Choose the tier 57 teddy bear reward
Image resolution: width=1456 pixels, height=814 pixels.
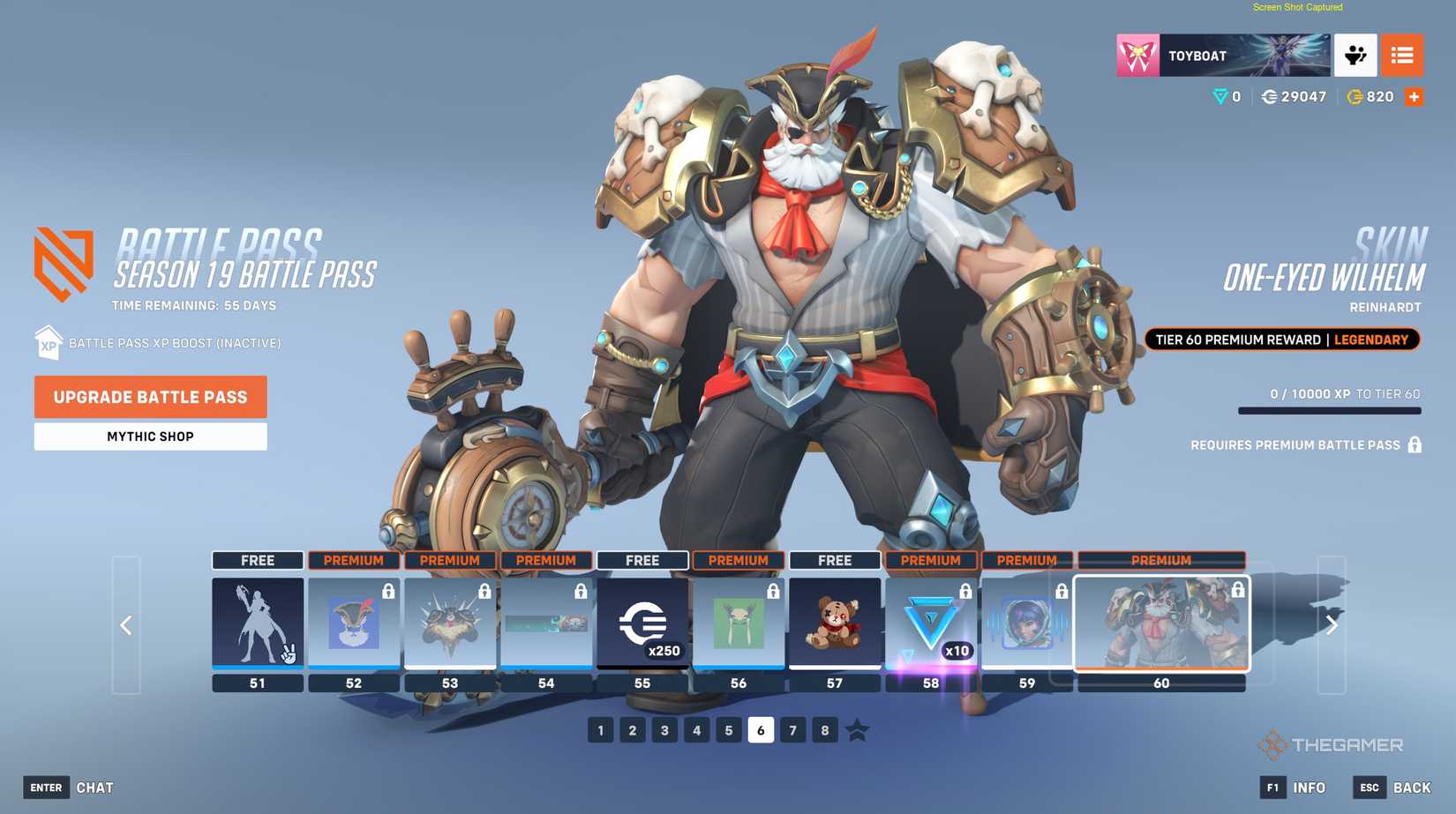[x=835, y=623]
